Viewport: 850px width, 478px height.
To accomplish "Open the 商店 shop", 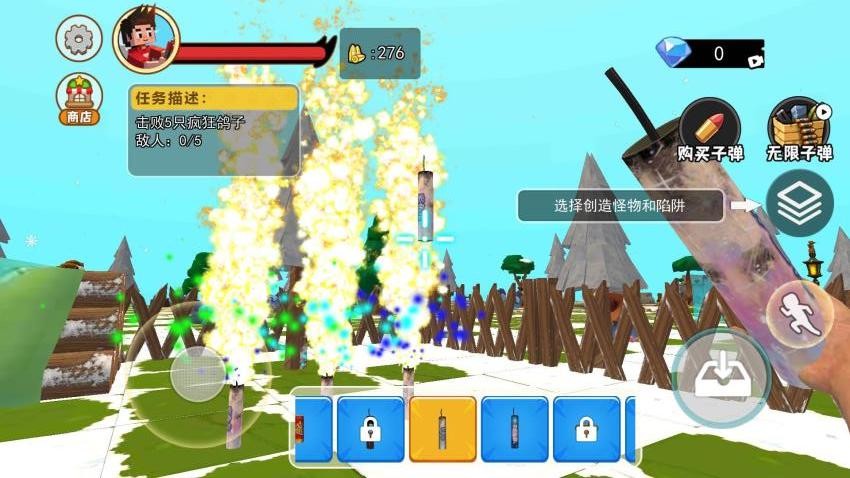I will point(78,99).
